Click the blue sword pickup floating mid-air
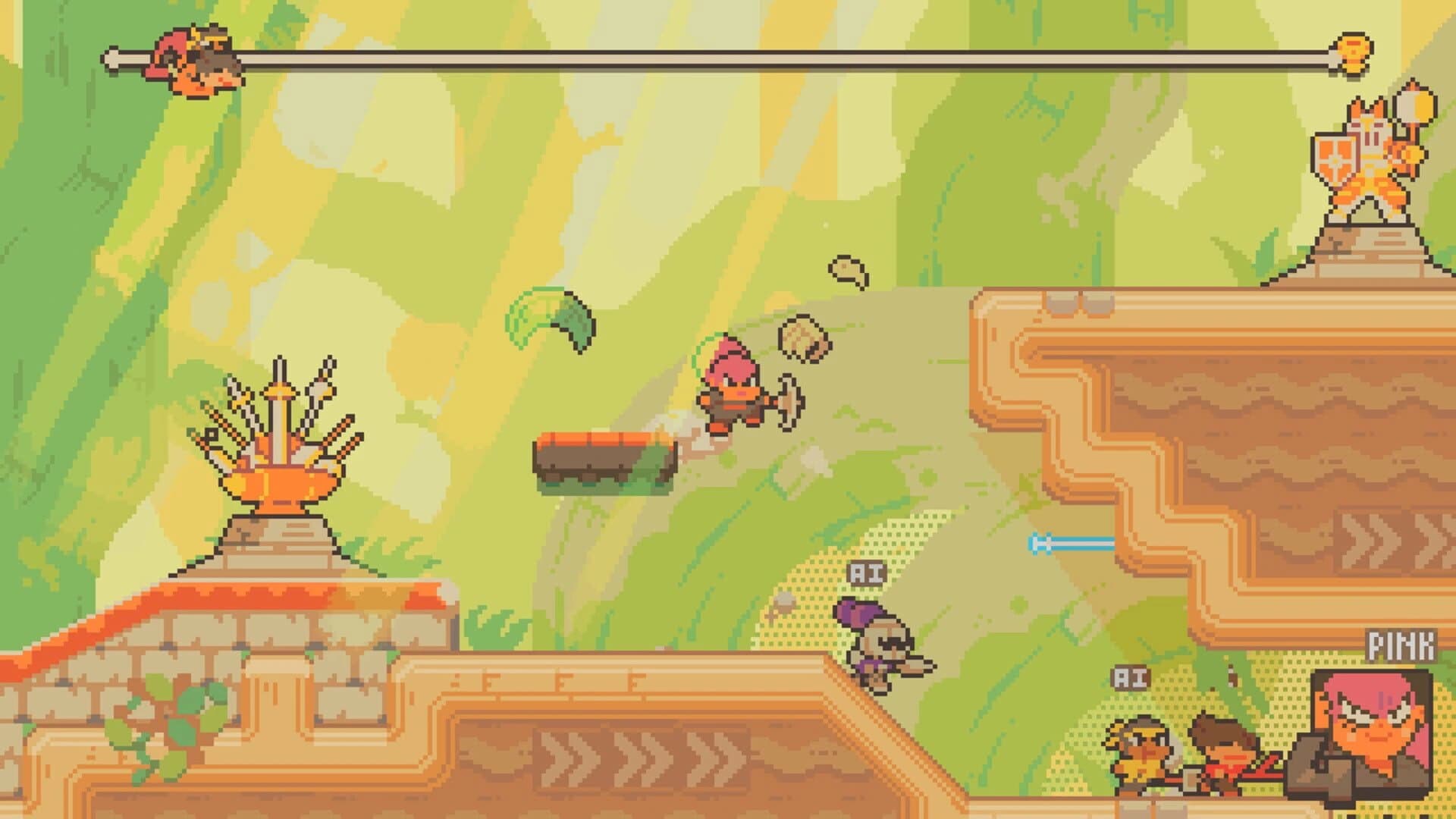The width and height of the screenshot is (1456, 819). [x=1071, y=542]
